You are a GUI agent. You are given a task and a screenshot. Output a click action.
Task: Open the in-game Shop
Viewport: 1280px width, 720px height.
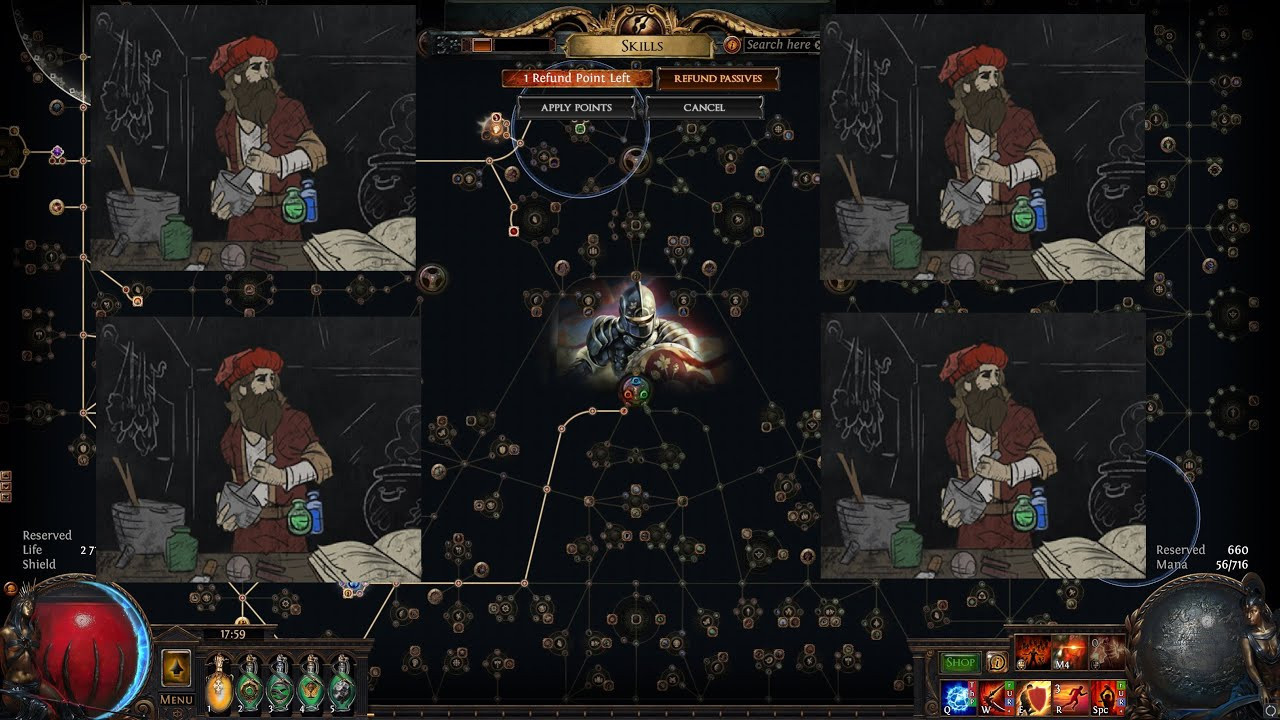pos(960,662)
